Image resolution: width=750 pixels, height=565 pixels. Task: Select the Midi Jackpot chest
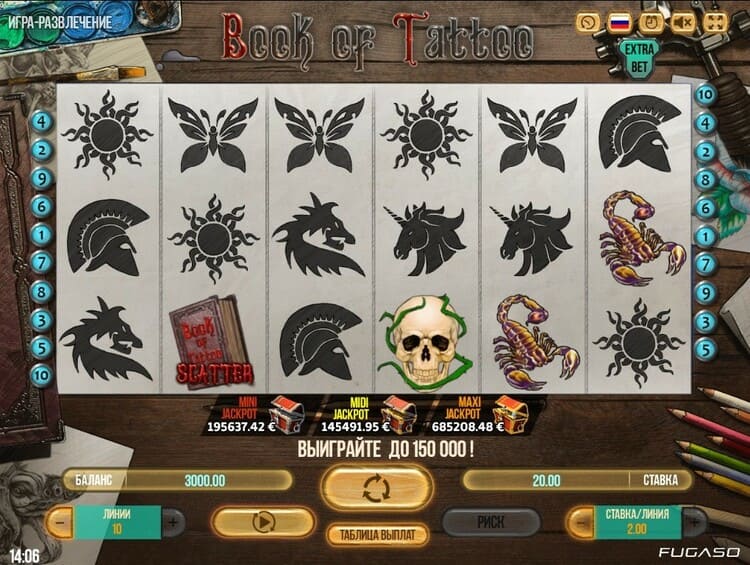click(x=399, y=411)
